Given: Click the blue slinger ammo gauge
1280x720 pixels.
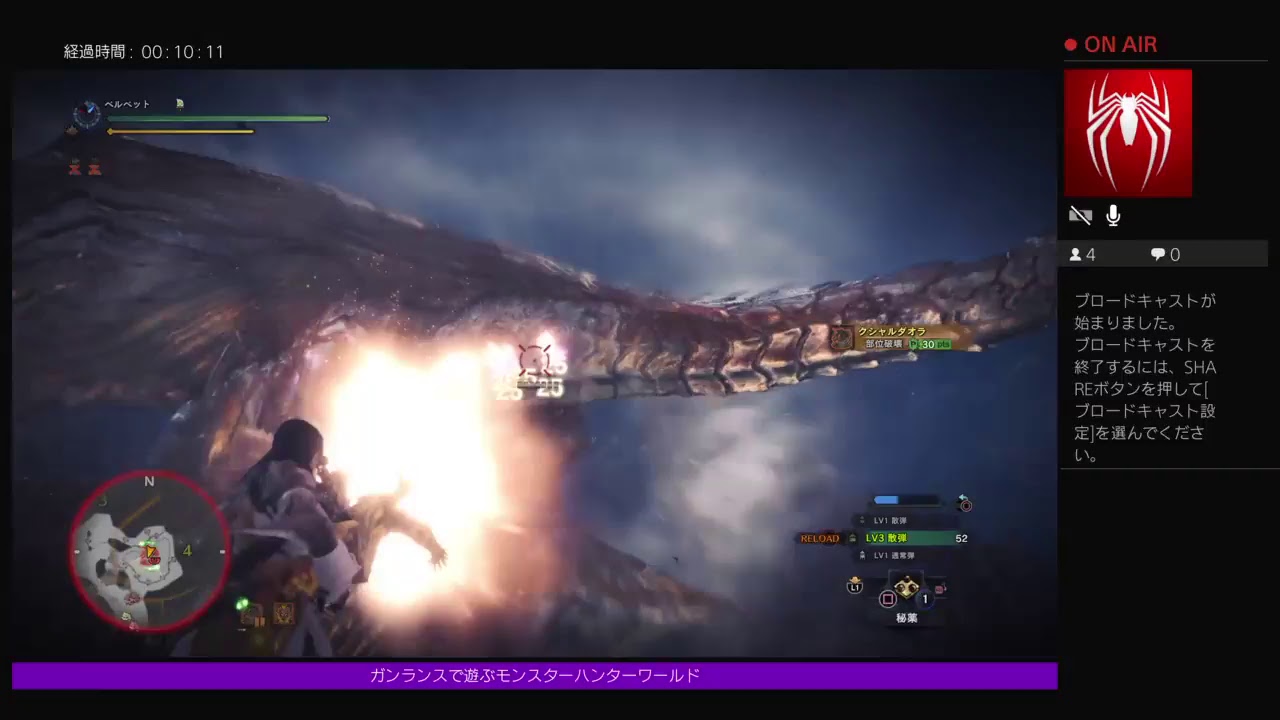Looking at the screenshot, I should pyautogui.click(x=893, y=500).
